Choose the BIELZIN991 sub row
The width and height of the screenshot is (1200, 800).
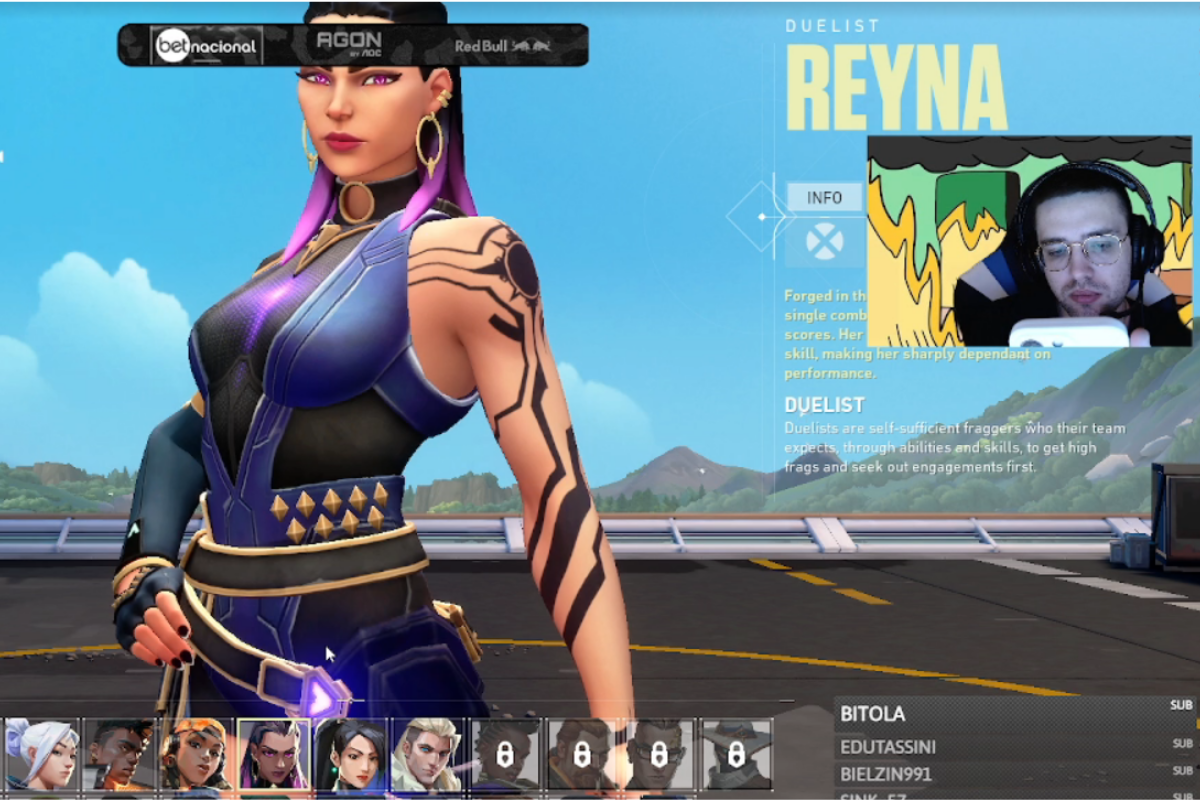(x=1014, y=774)
